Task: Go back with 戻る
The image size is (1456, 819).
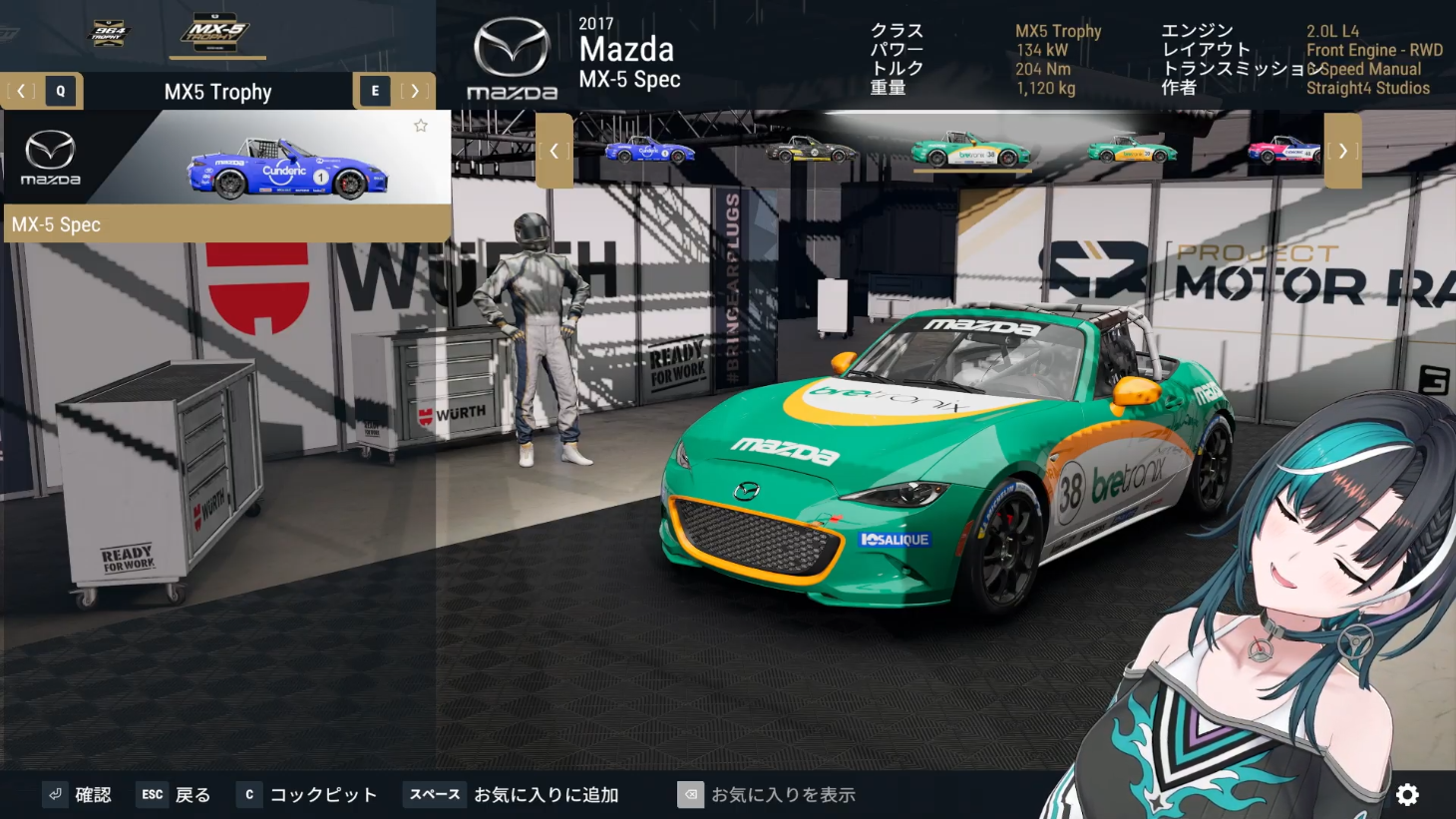Action: (175, 794)
